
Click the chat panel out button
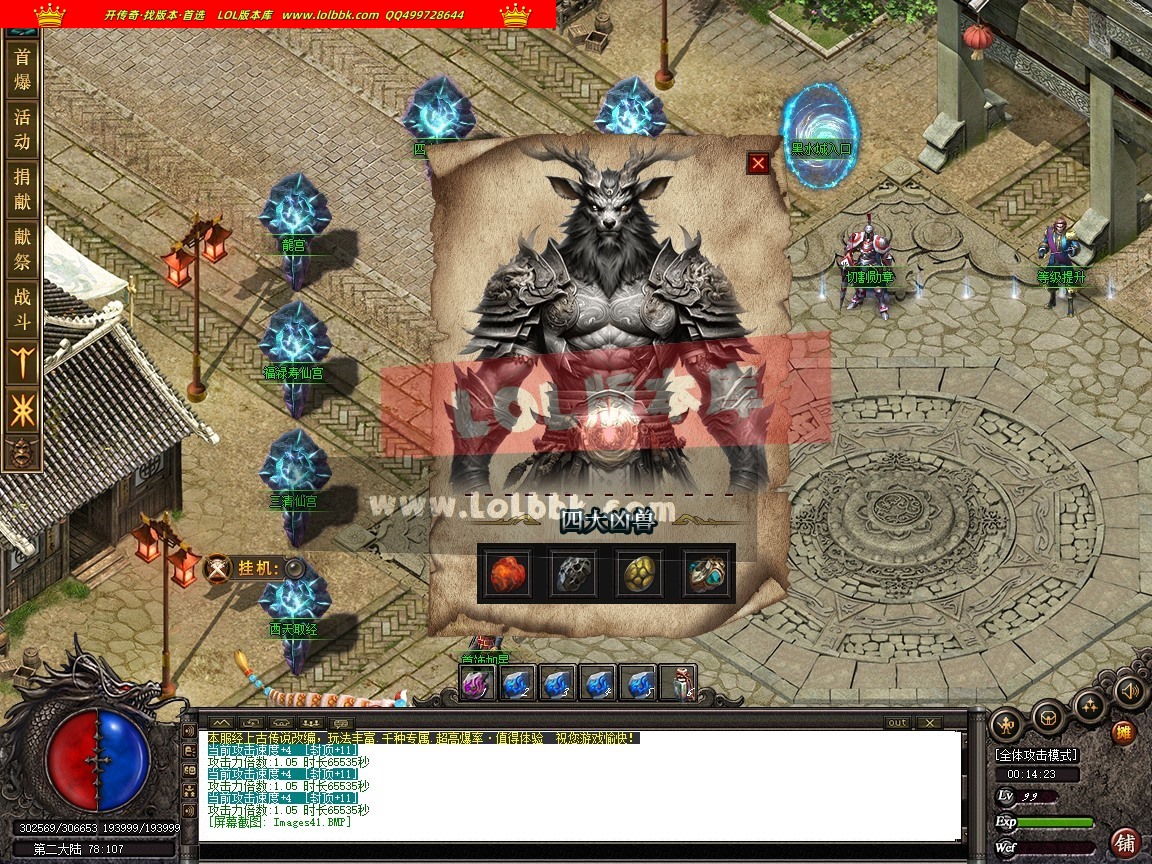coord(897,723)
